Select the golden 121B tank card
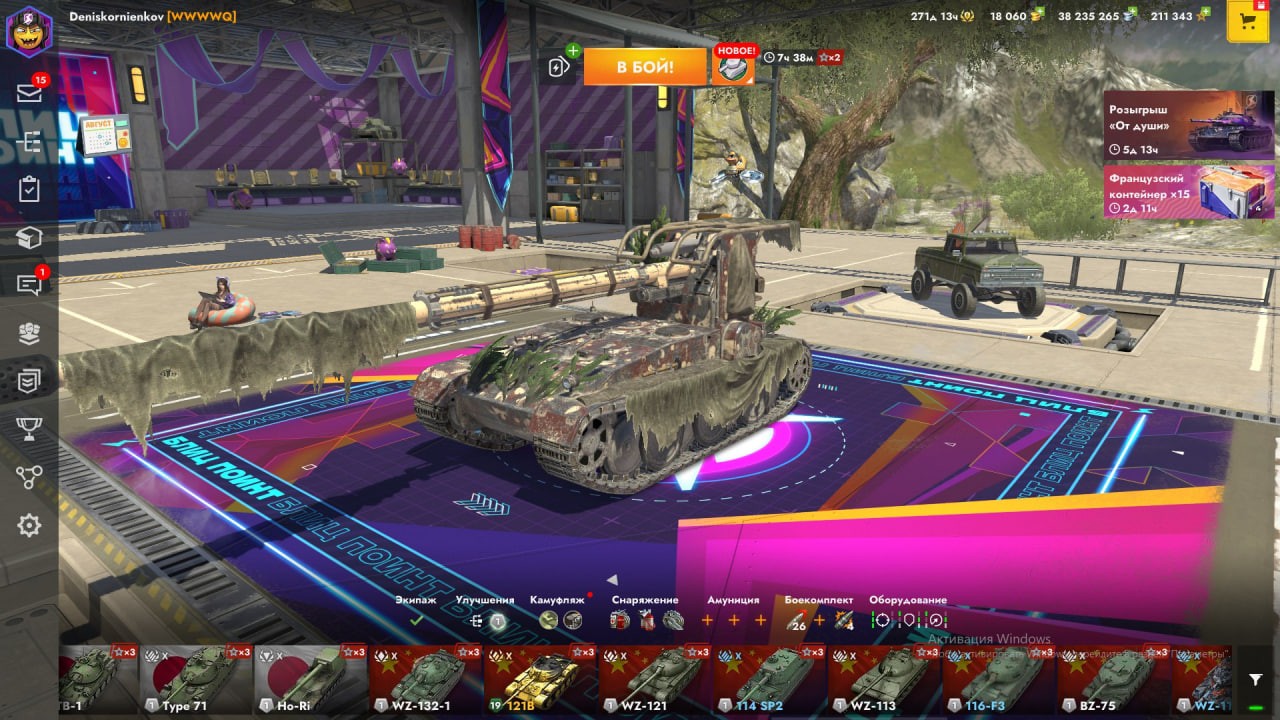The height and width of the screenshot is (720, 1280). [x=540, y=679]
